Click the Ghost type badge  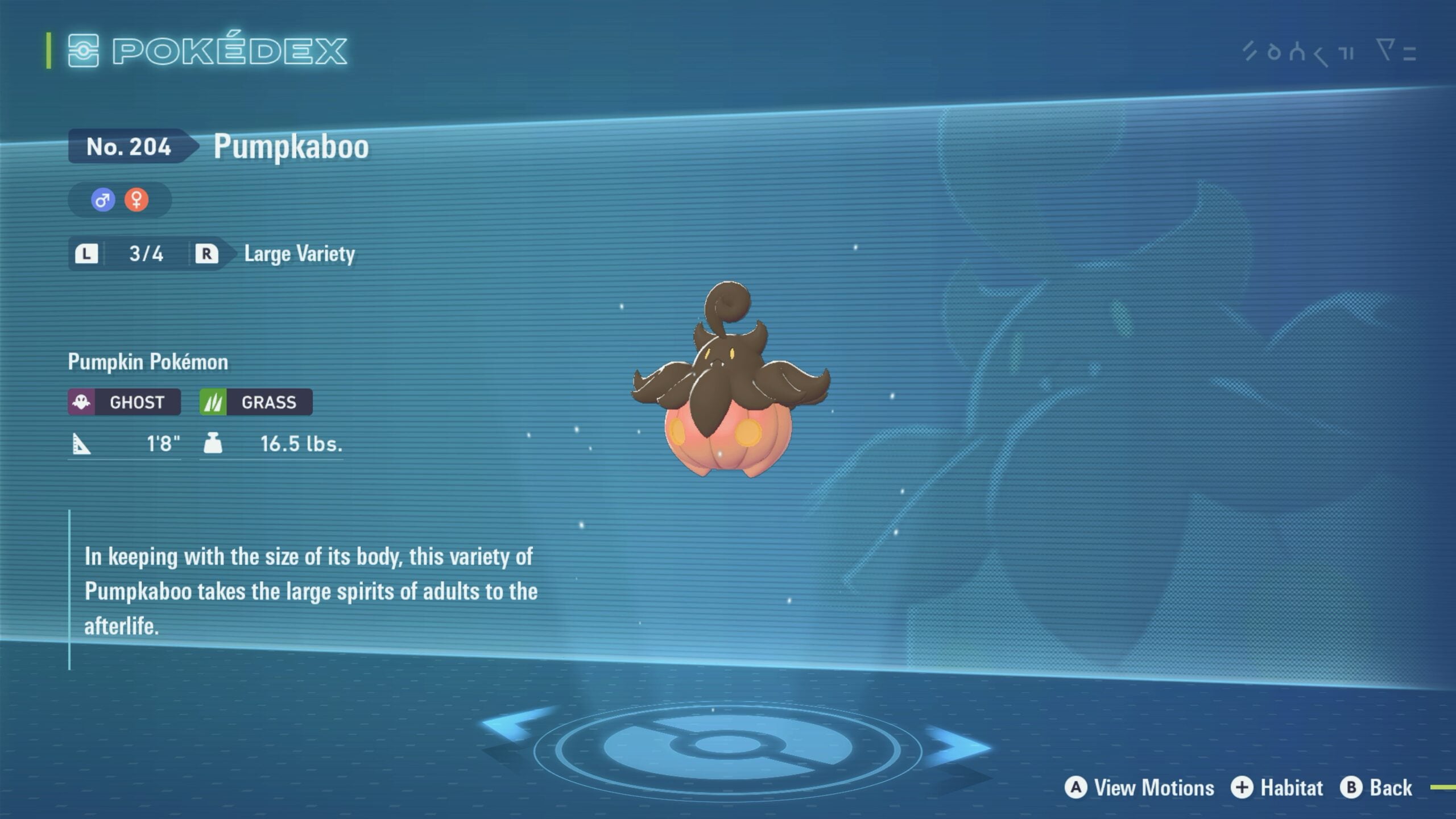click(125, 402)
